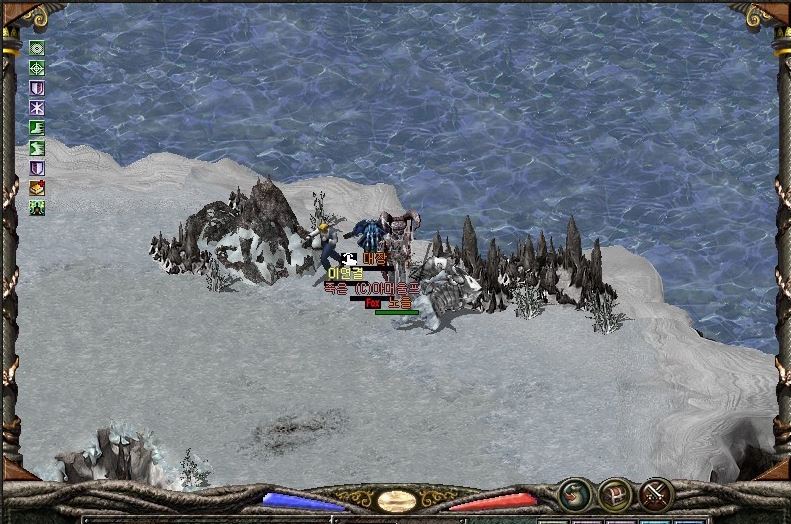The image size is (791, 524).
Task: Open the treasure chest inventory button
Action: 614,493
